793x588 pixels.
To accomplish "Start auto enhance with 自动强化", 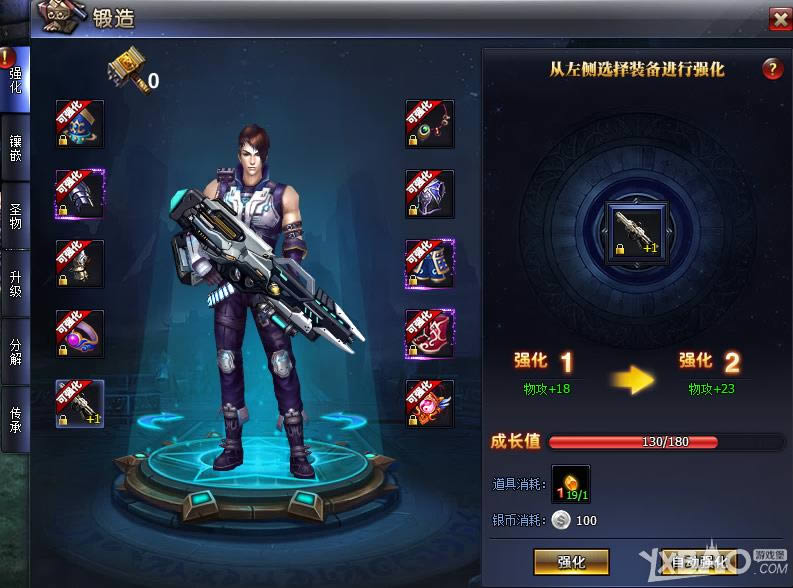I will click(699, 561).
